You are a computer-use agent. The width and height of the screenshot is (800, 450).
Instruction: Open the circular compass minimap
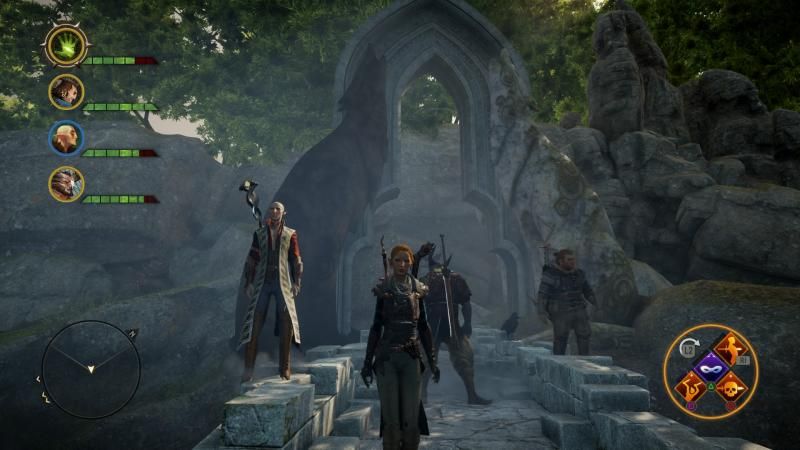90,369
